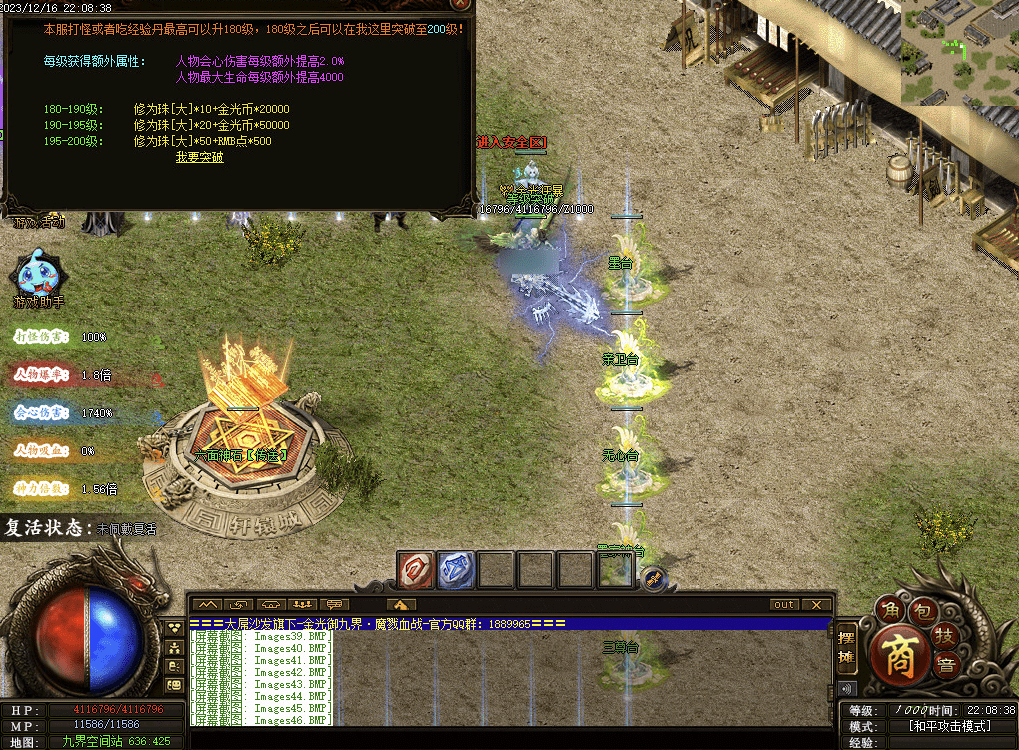Image resolution: width=1019 pixels, height=750 pixels.
Task: Click the 我要突破 breakthrough link
Action: point(200,157)
